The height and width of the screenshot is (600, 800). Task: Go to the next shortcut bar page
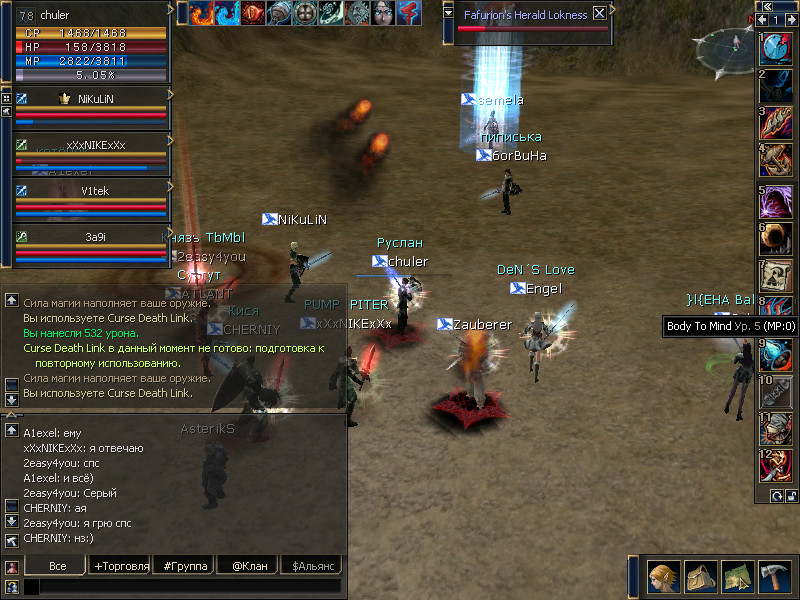point(791,20)
